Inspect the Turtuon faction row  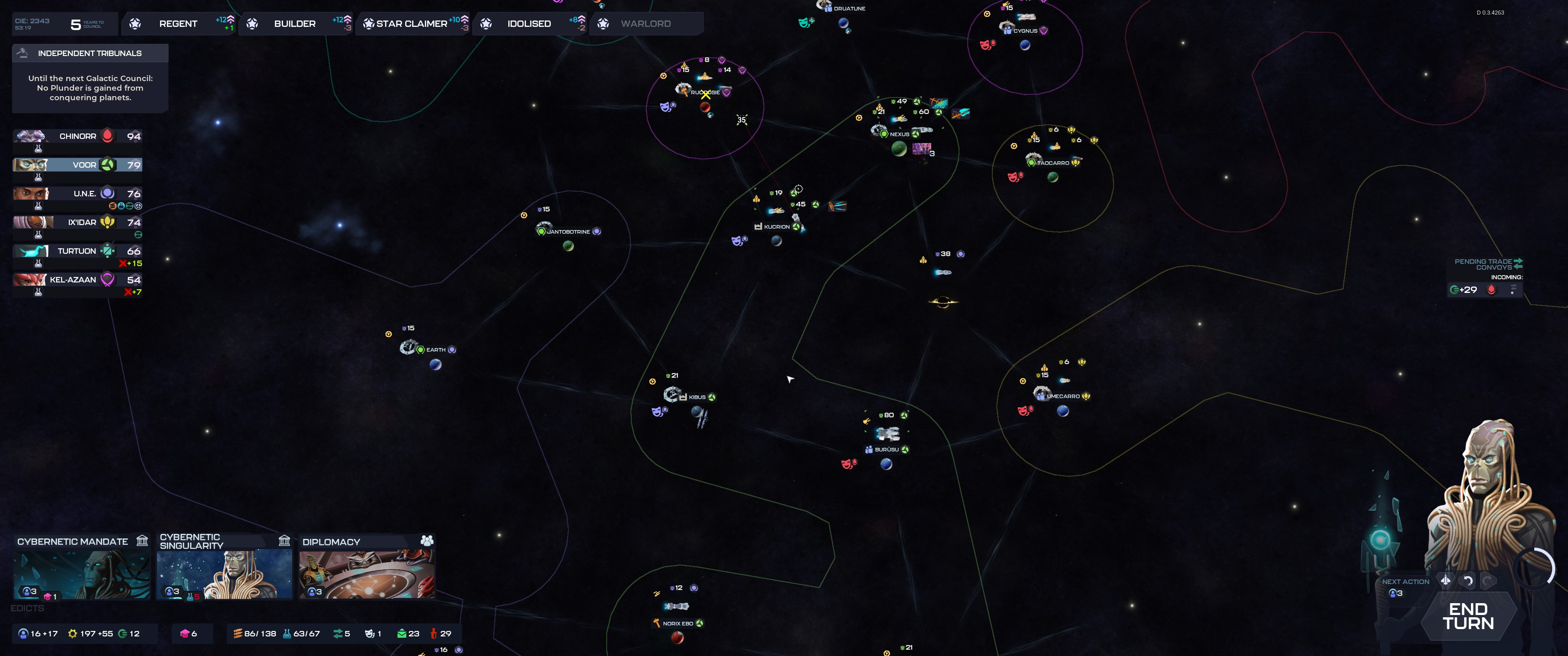[x=78, y=251]
